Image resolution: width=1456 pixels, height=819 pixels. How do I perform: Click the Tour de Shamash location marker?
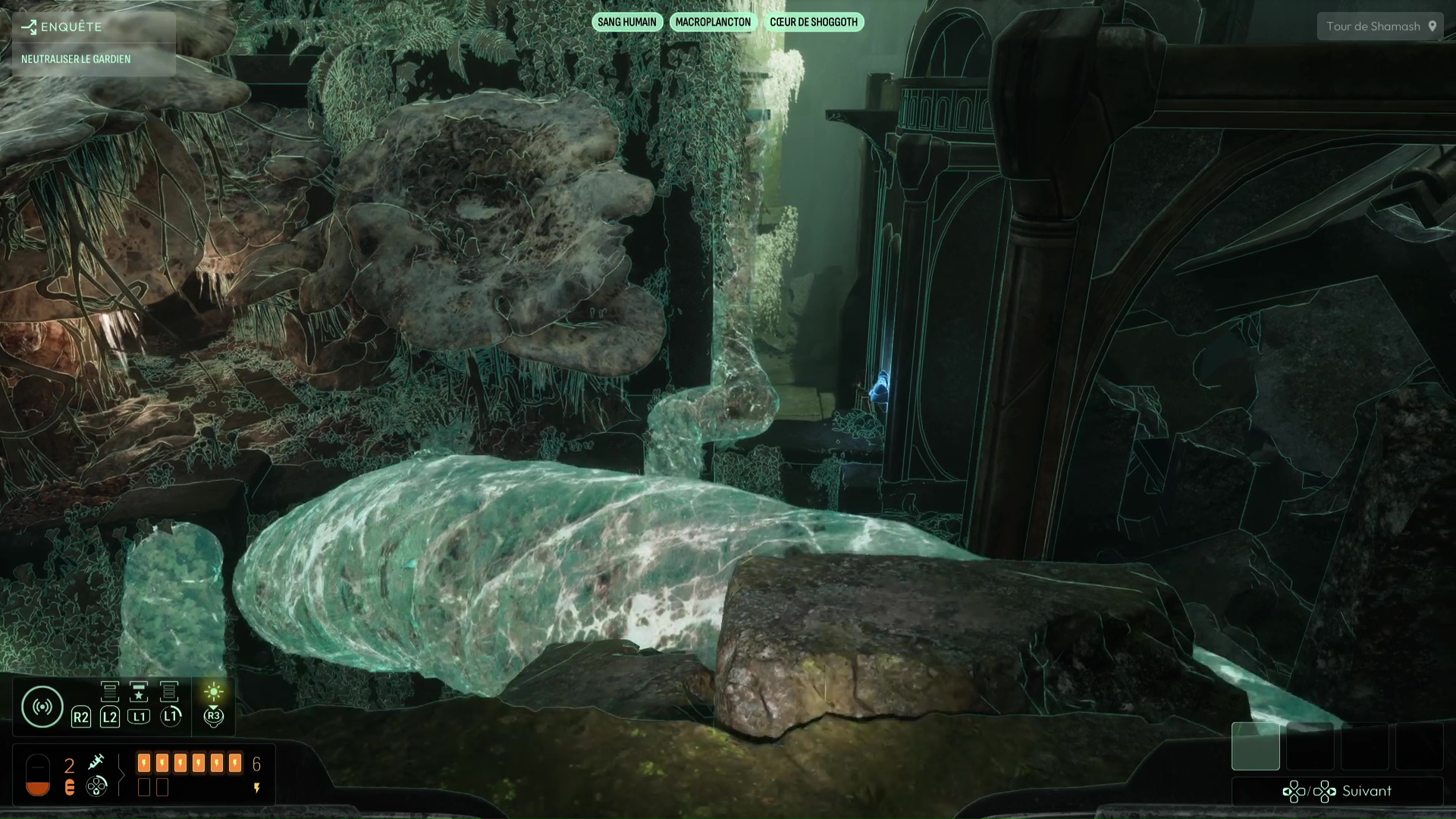(x=1432, y=27)
